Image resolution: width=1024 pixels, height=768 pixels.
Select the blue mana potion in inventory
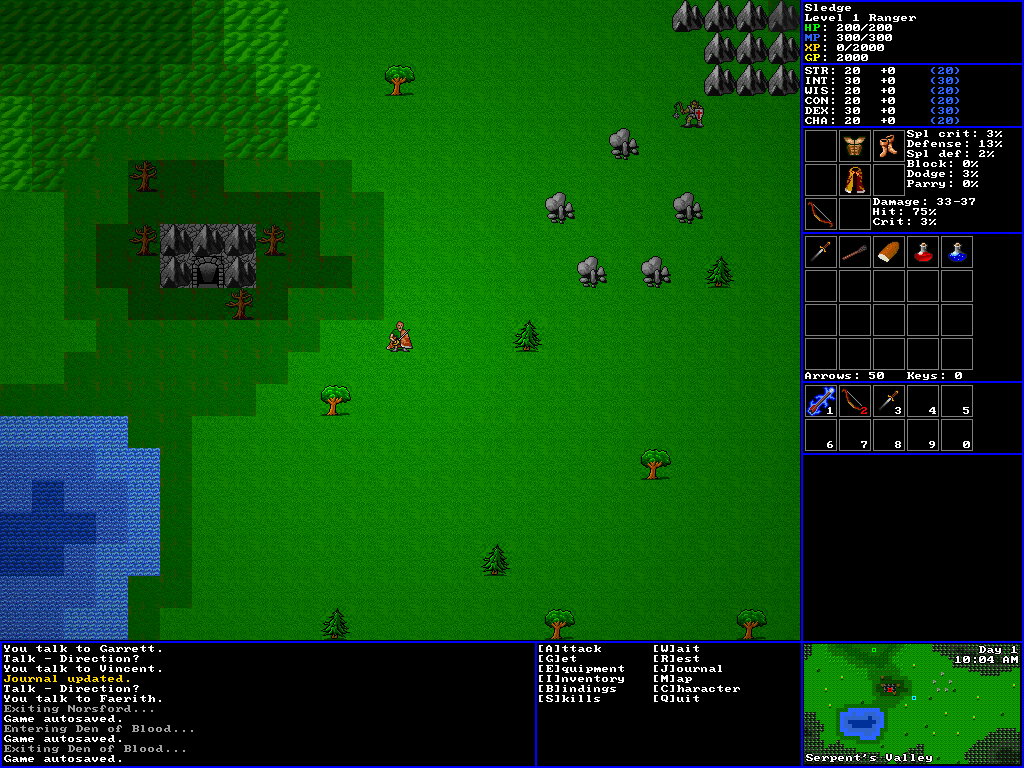(x=956, y=252)
